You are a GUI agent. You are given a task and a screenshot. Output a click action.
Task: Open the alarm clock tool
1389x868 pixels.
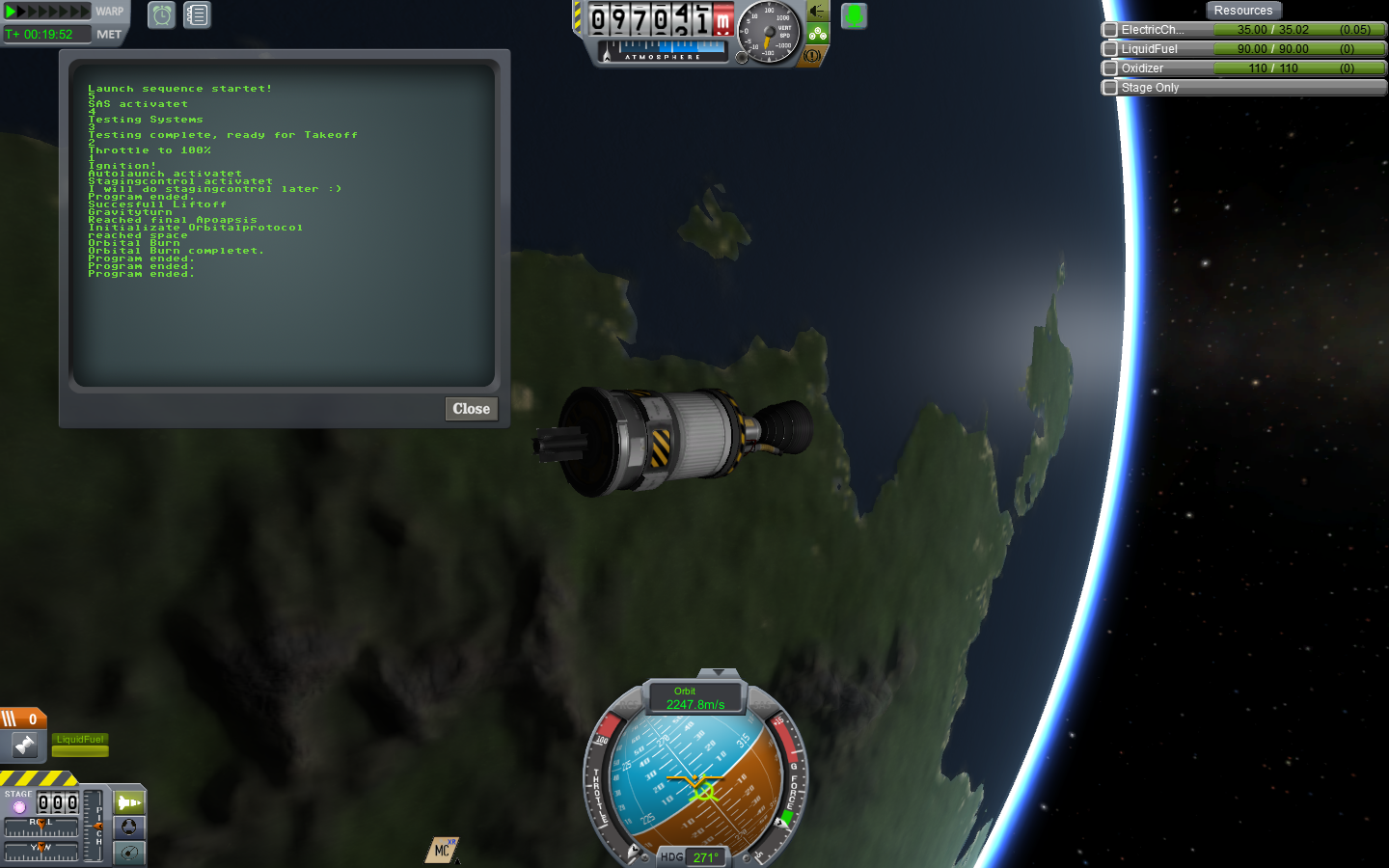161,15
